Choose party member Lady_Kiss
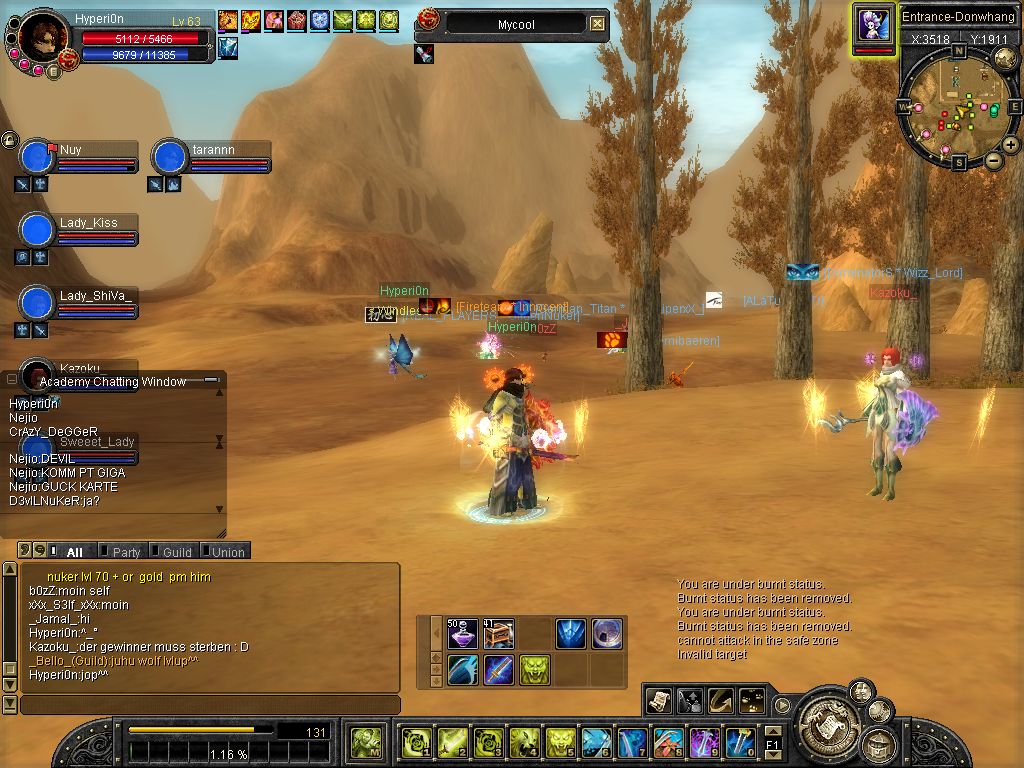 37,230
